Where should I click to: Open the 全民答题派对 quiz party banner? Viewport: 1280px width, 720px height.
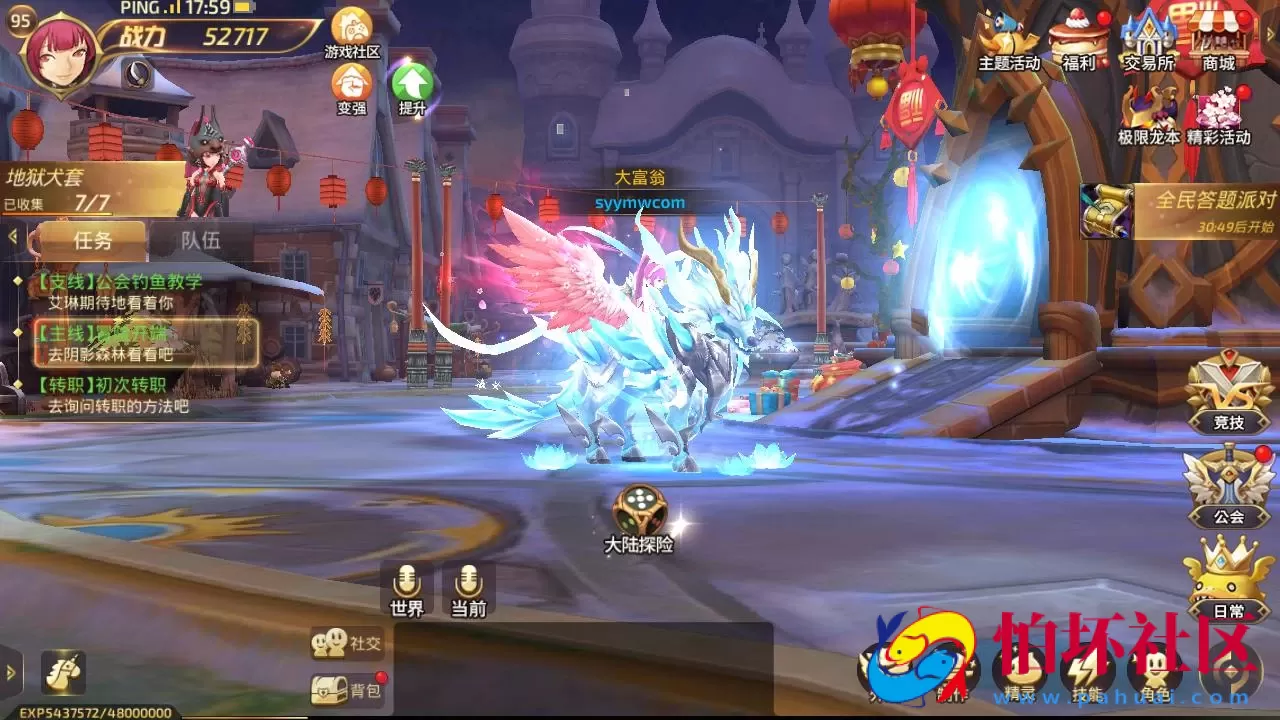coord(1180,200)
